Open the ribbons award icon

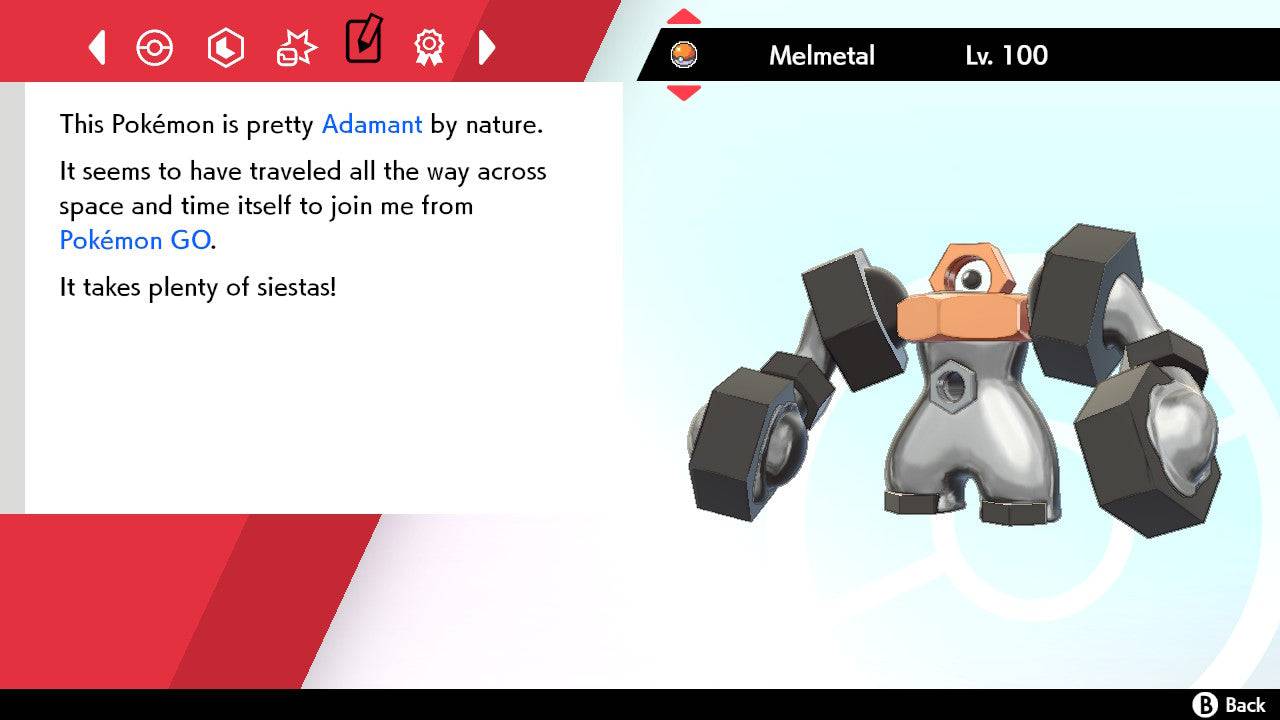click(x=430, y=47)
